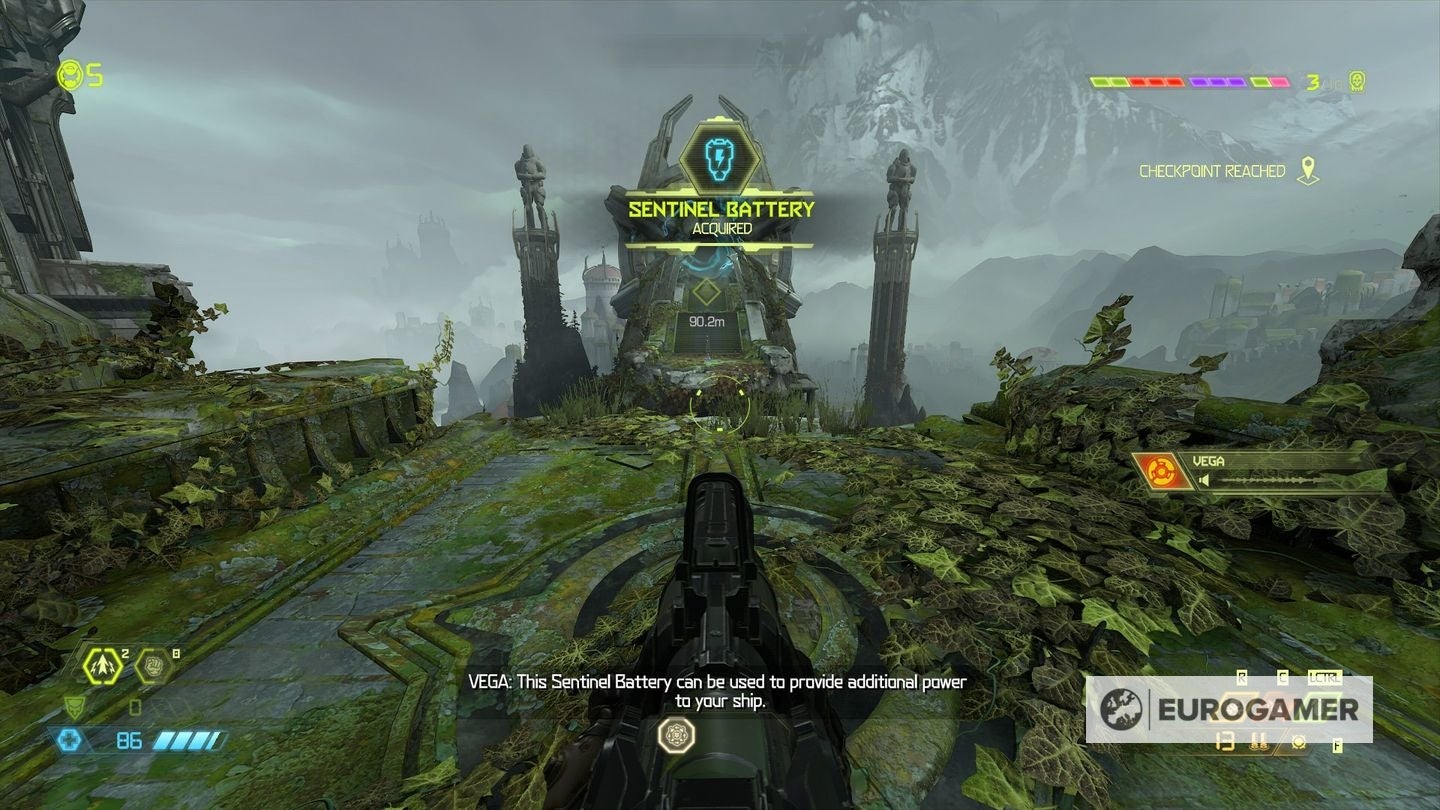
Task: Click the blue health cross icon
Action: 71,739
